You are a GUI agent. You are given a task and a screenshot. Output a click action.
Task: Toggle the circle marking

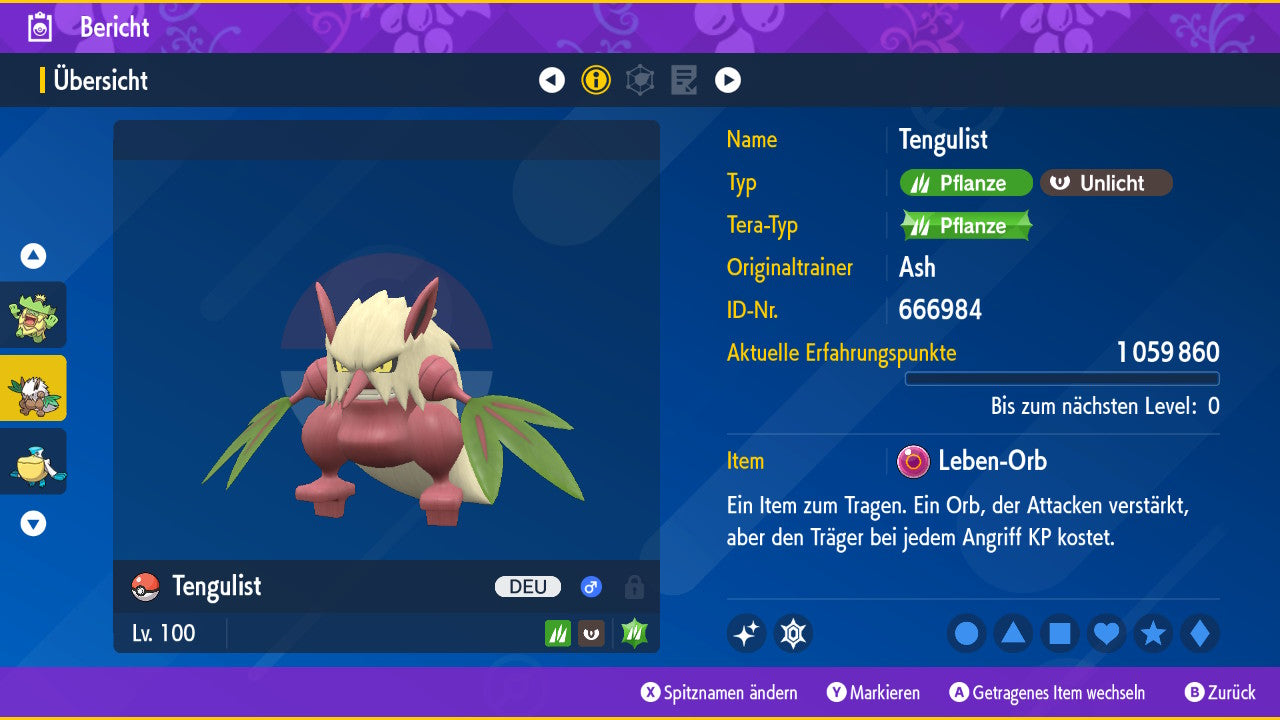[x=966, y=633]
